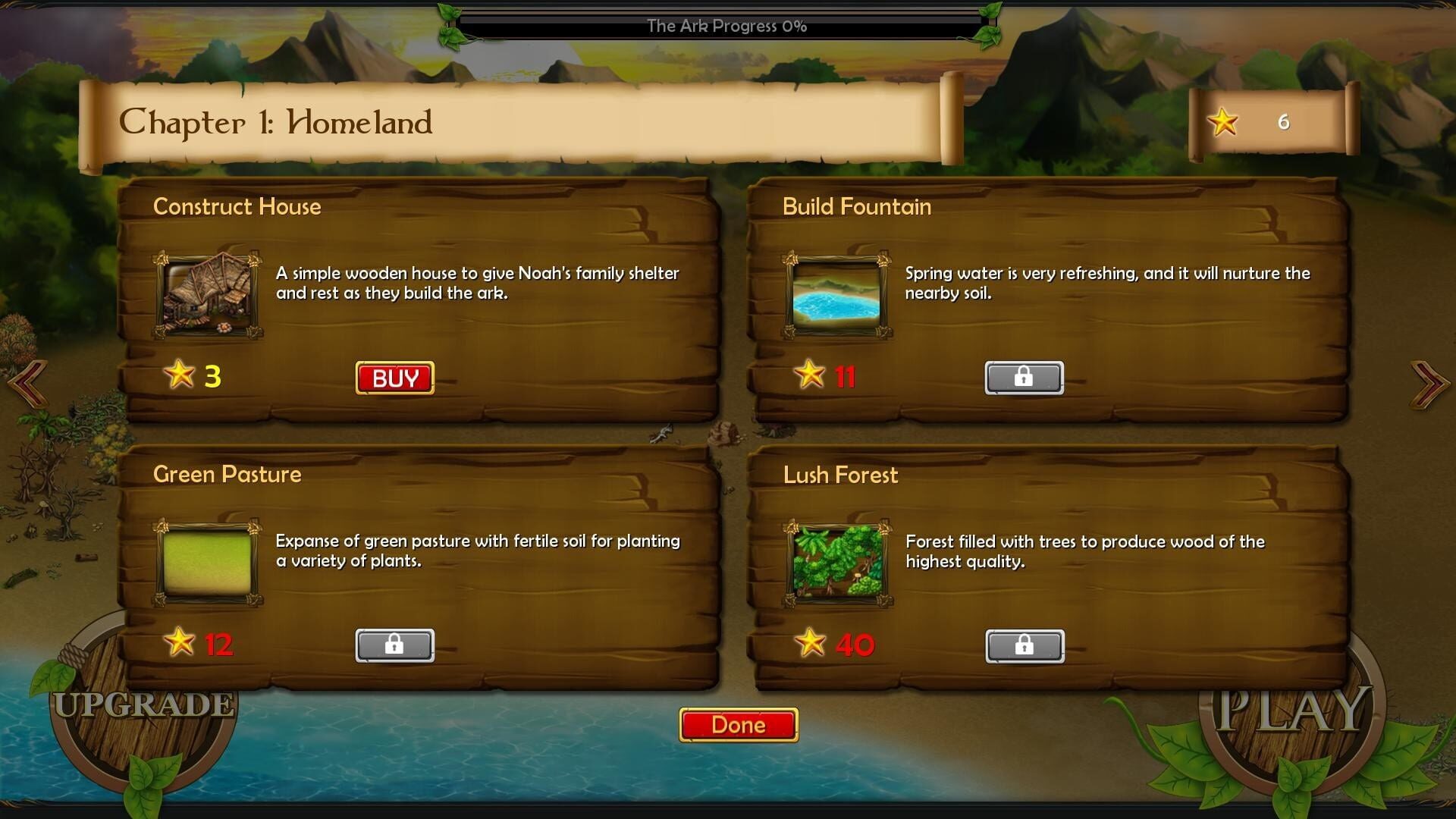The width and height of the screenshot is (1456, 819).
Task: Click the star beside the Construct House cost
Action: 180,375
